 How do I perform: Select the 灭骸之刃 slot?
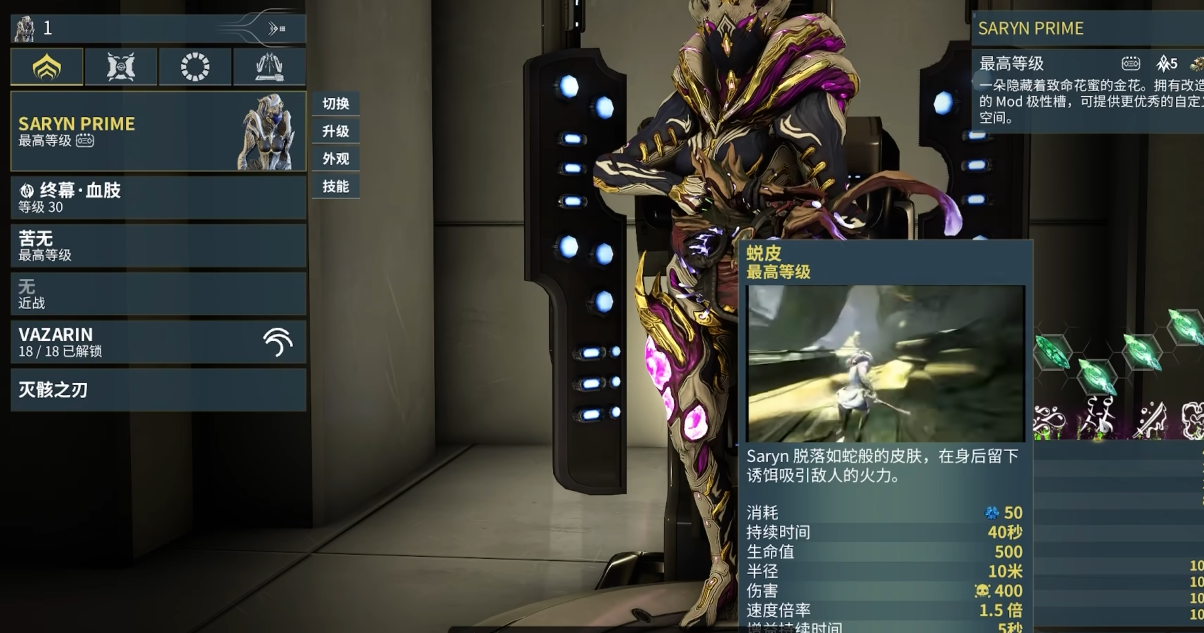[158, 389]
